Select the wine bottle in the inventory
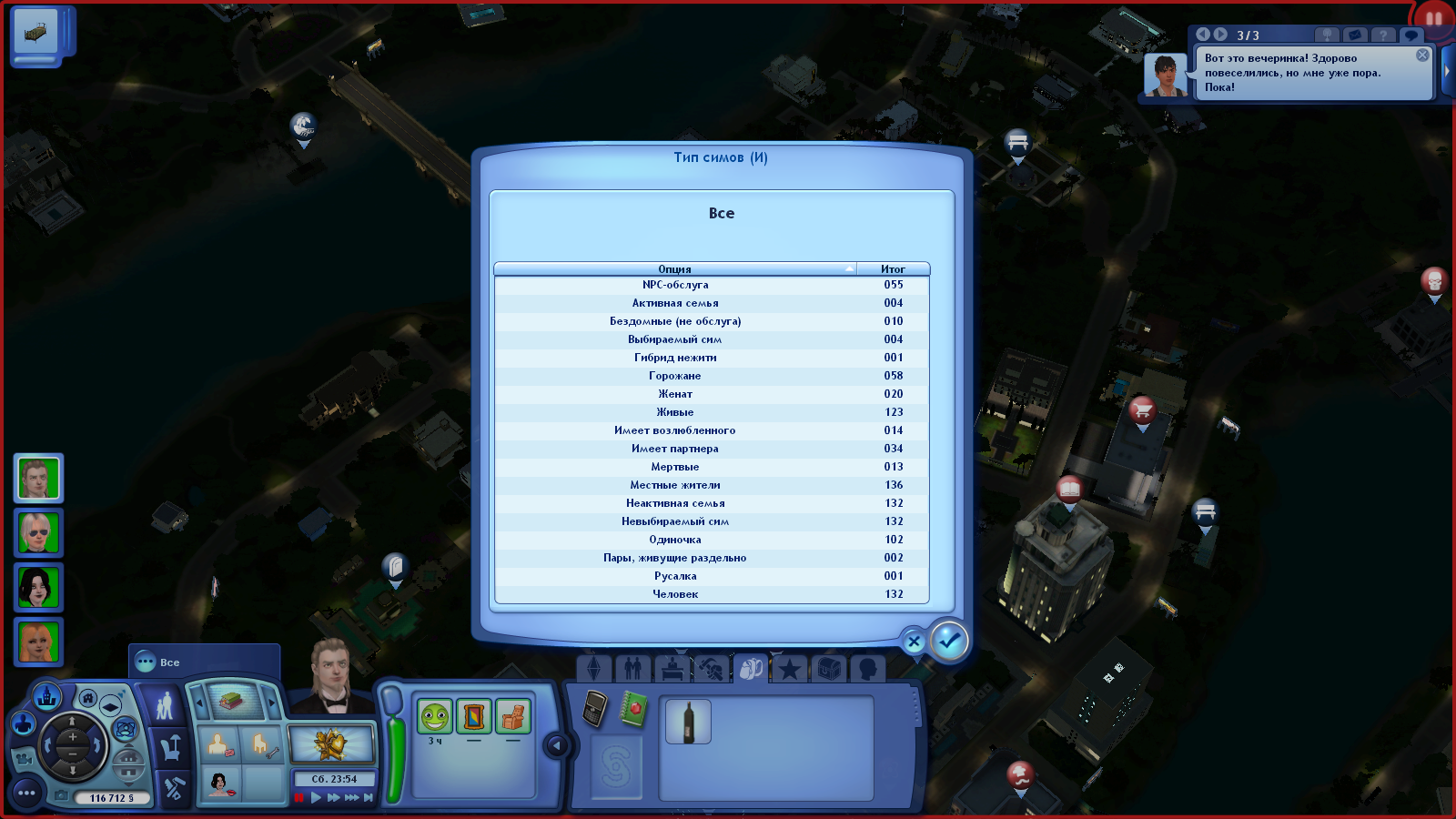The width and height of the screenshot is (1456, 819). (688, 722)
